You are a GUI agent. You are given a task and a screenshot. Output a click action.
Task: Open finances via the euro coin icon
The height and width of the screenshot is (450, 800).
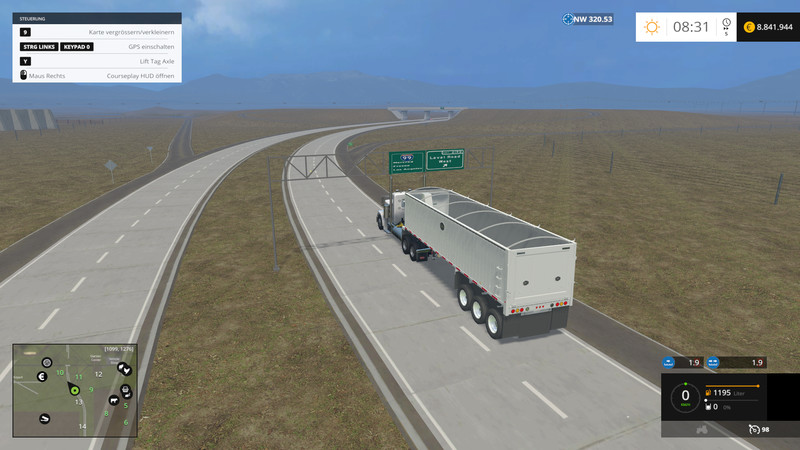point(749,27)
